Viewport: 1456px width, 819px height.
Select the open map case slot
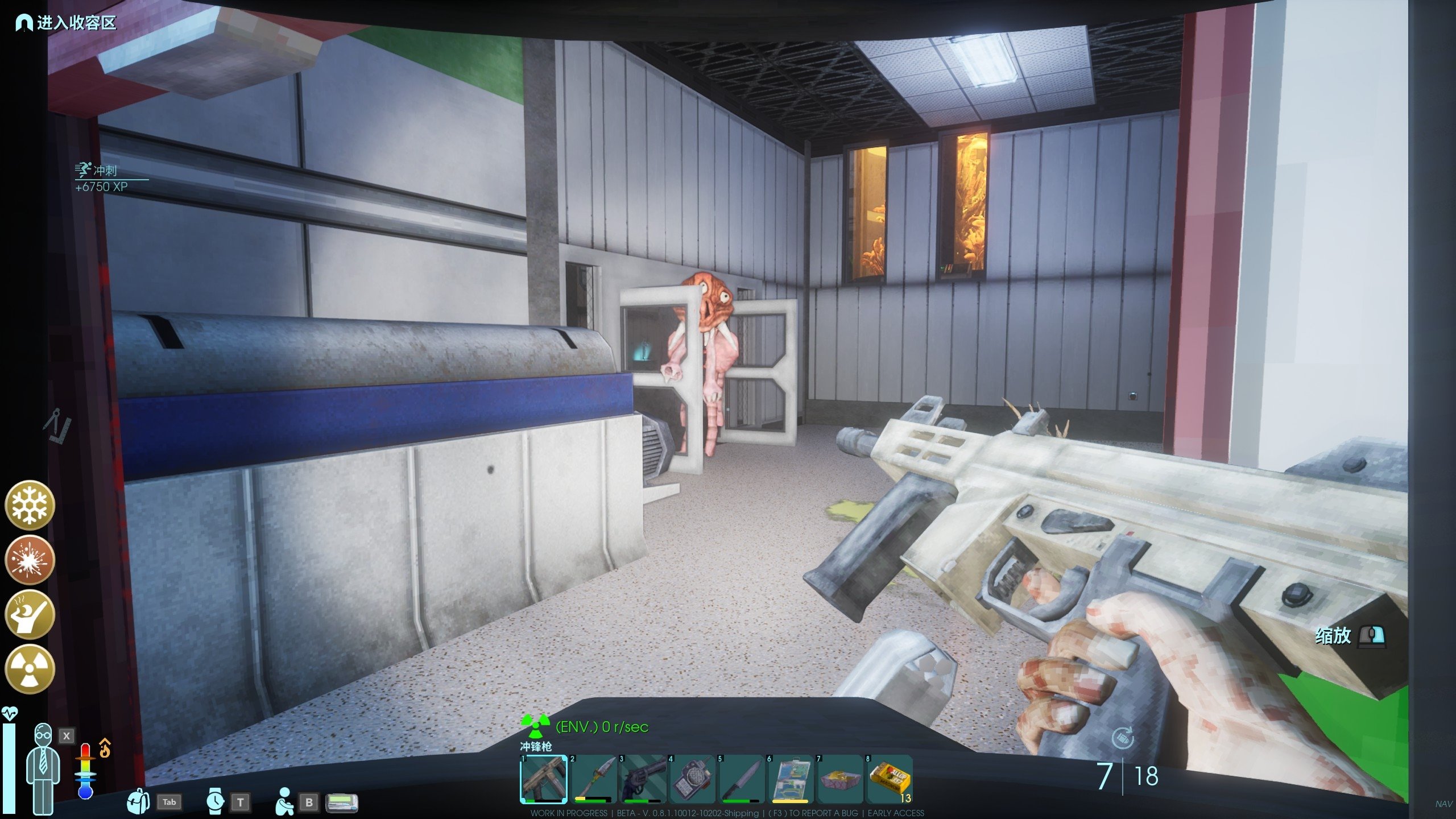(x=791, y=779)
